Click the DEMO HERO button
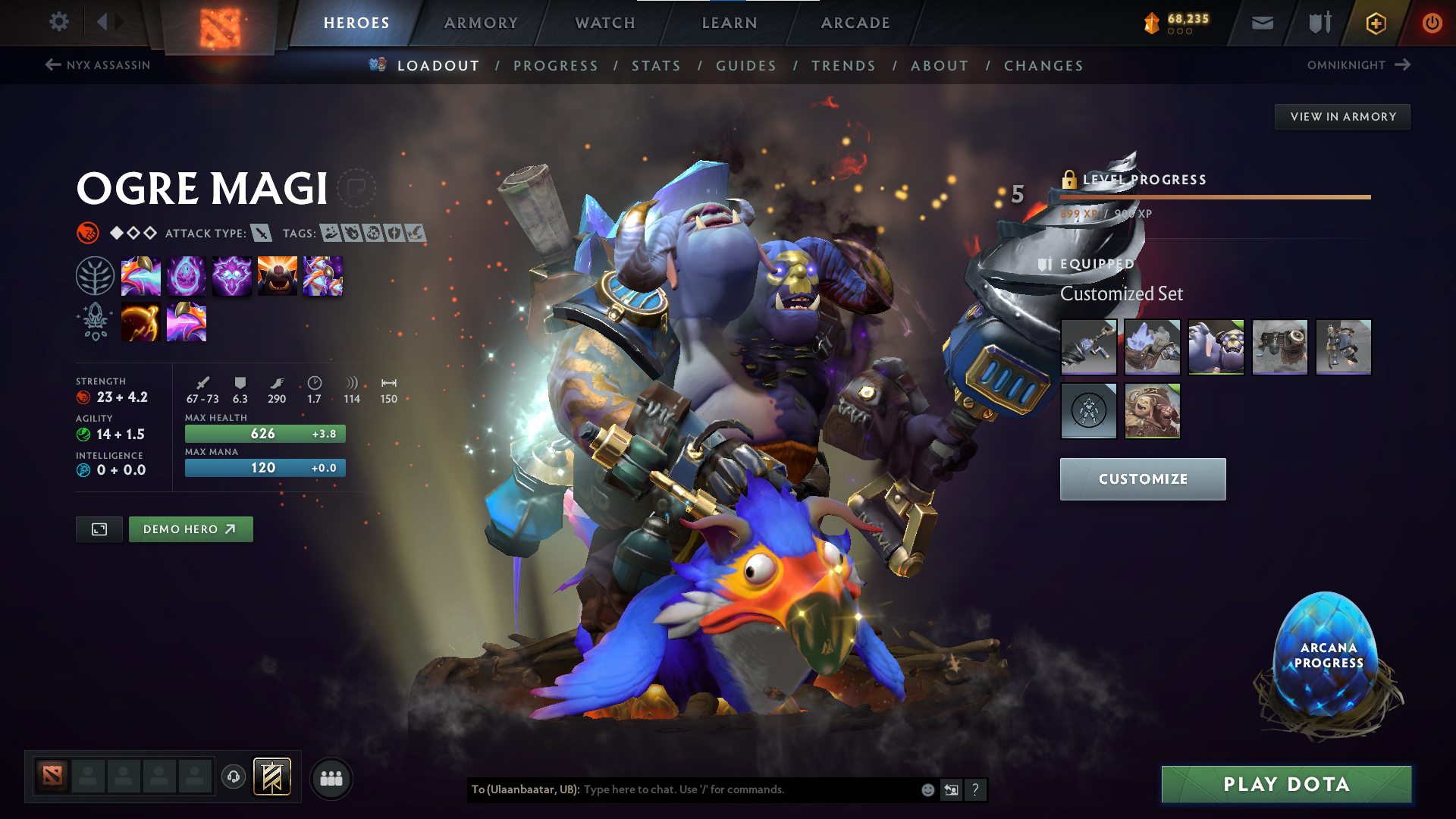1456x819 pixels. tap(190, 529)
